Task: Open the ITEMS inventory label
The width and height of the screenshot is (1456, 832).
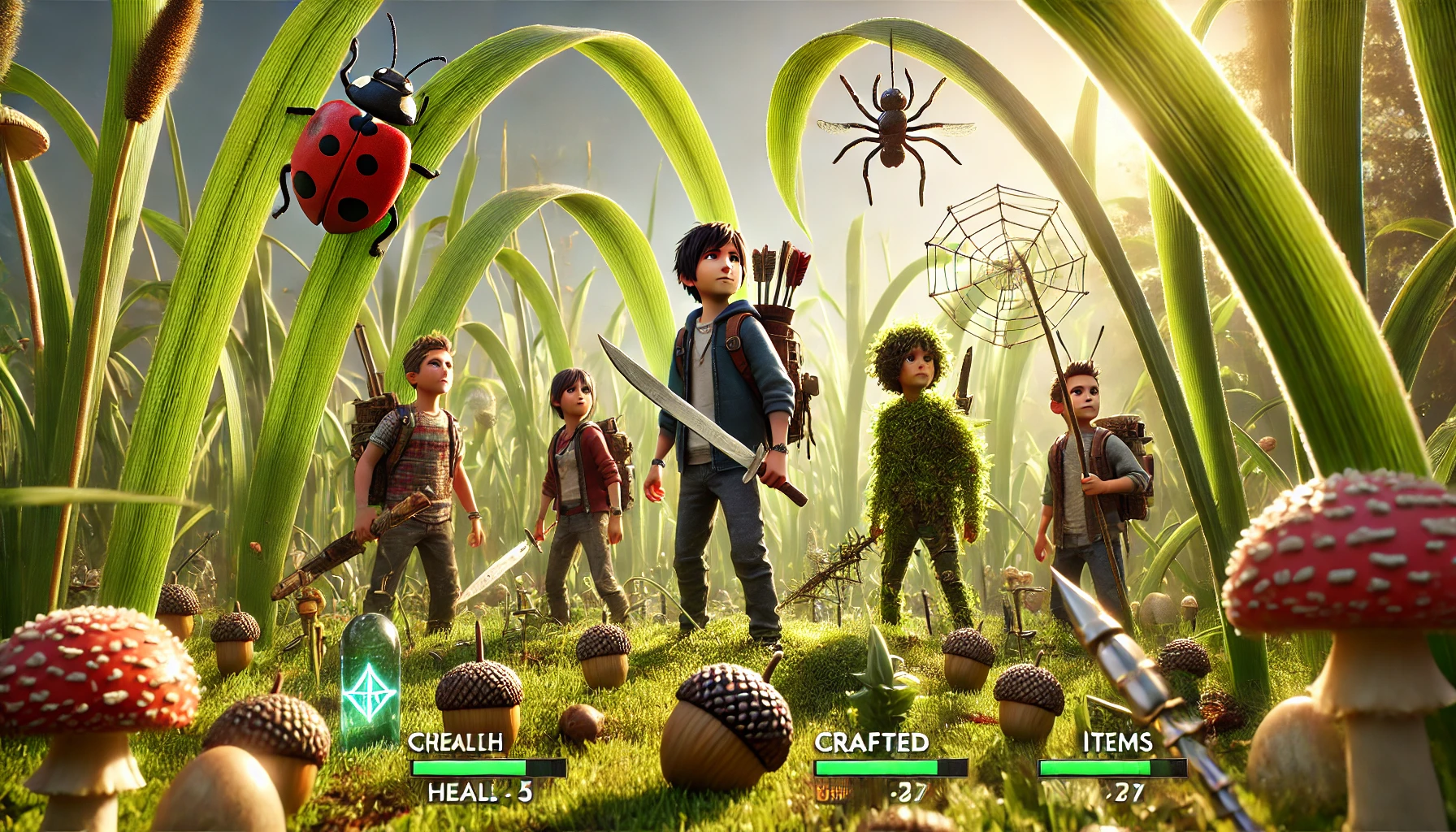Action: pos(1116,742)
